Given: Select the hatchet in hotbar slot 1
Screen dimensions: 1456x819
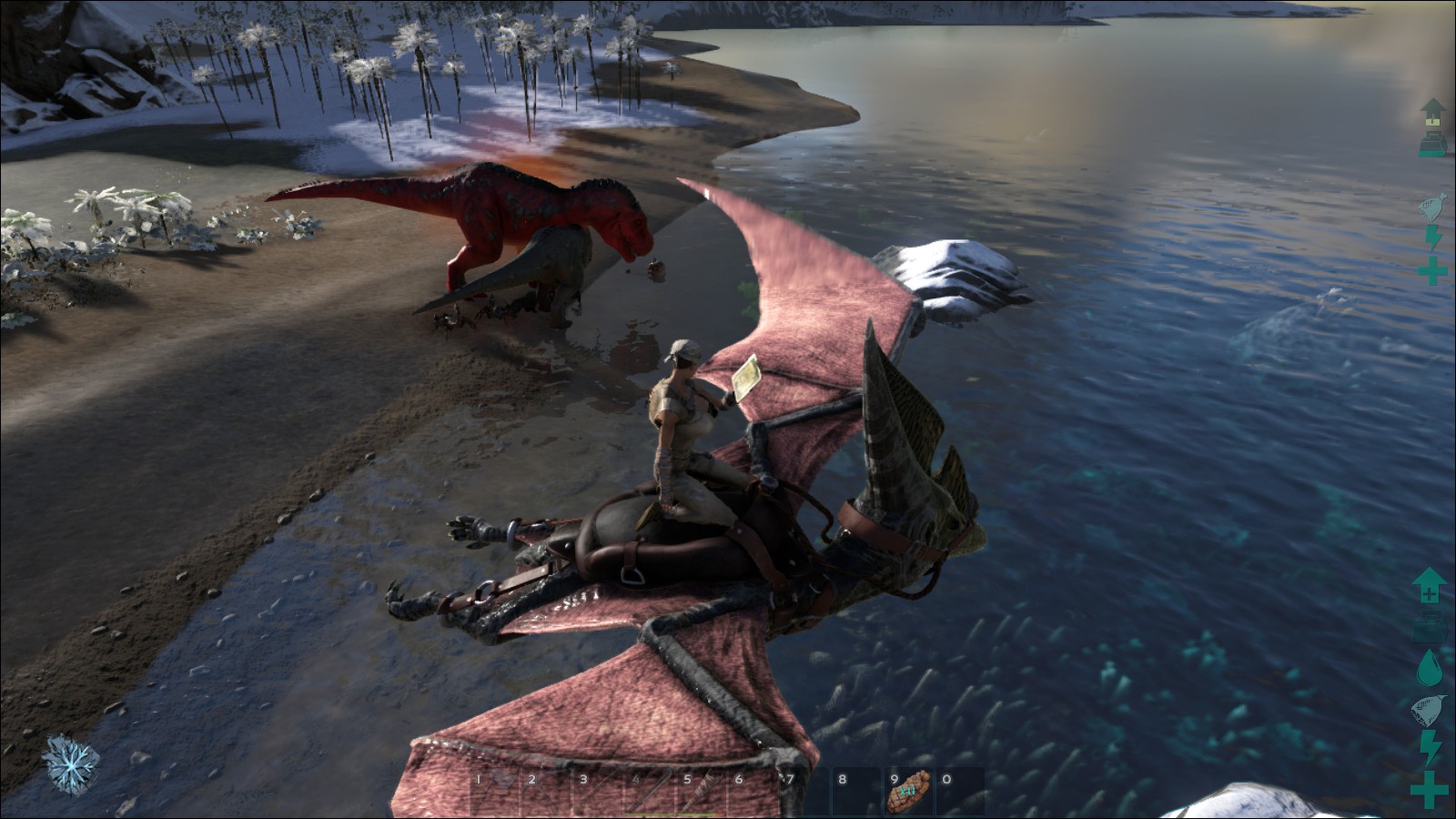Looking at the screenshot, I should point(492,792).
